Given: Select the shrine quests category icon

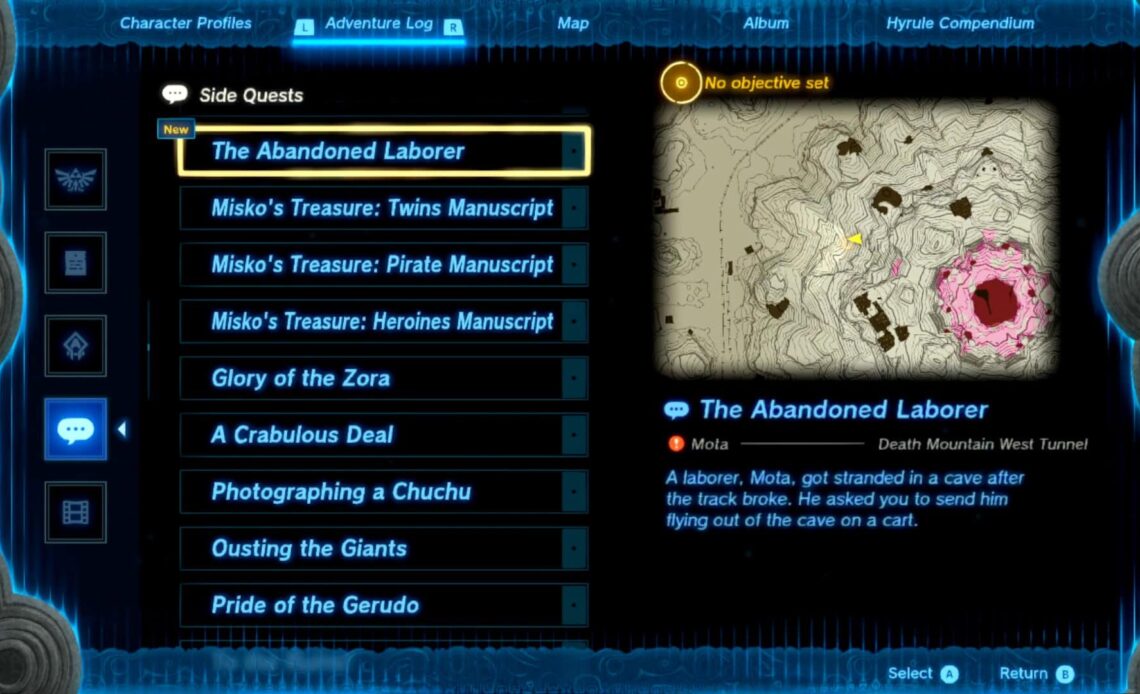Looking at the screenshot, I should [75, 346].
